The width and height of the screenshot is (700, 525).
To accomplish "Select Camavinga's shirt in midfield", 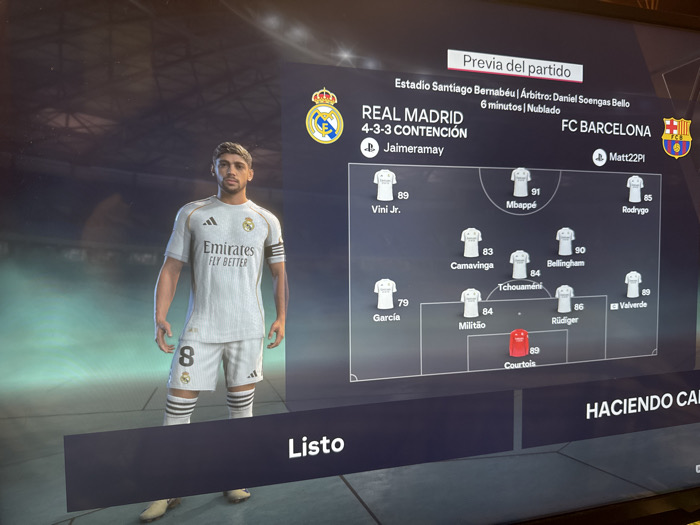I will 471,242.
